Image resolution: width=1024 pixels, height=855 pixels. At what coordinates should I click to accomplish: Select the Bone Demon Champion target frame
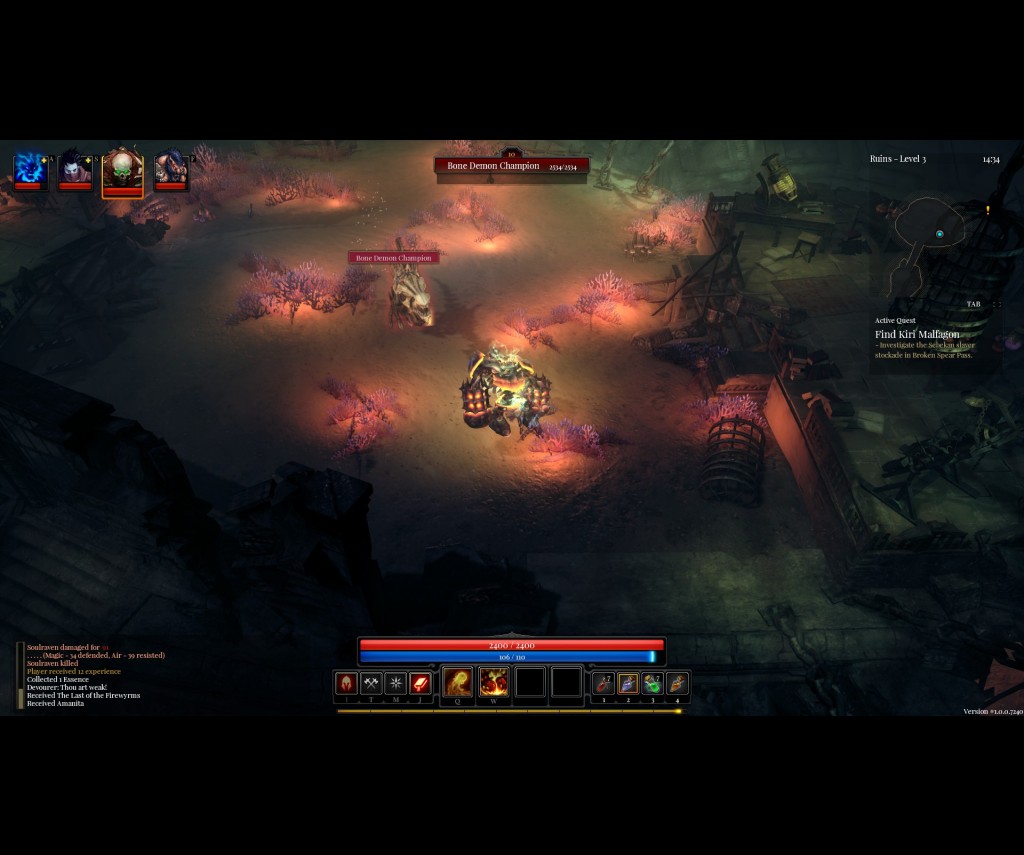pyautogui.click(x=511, y=166)
